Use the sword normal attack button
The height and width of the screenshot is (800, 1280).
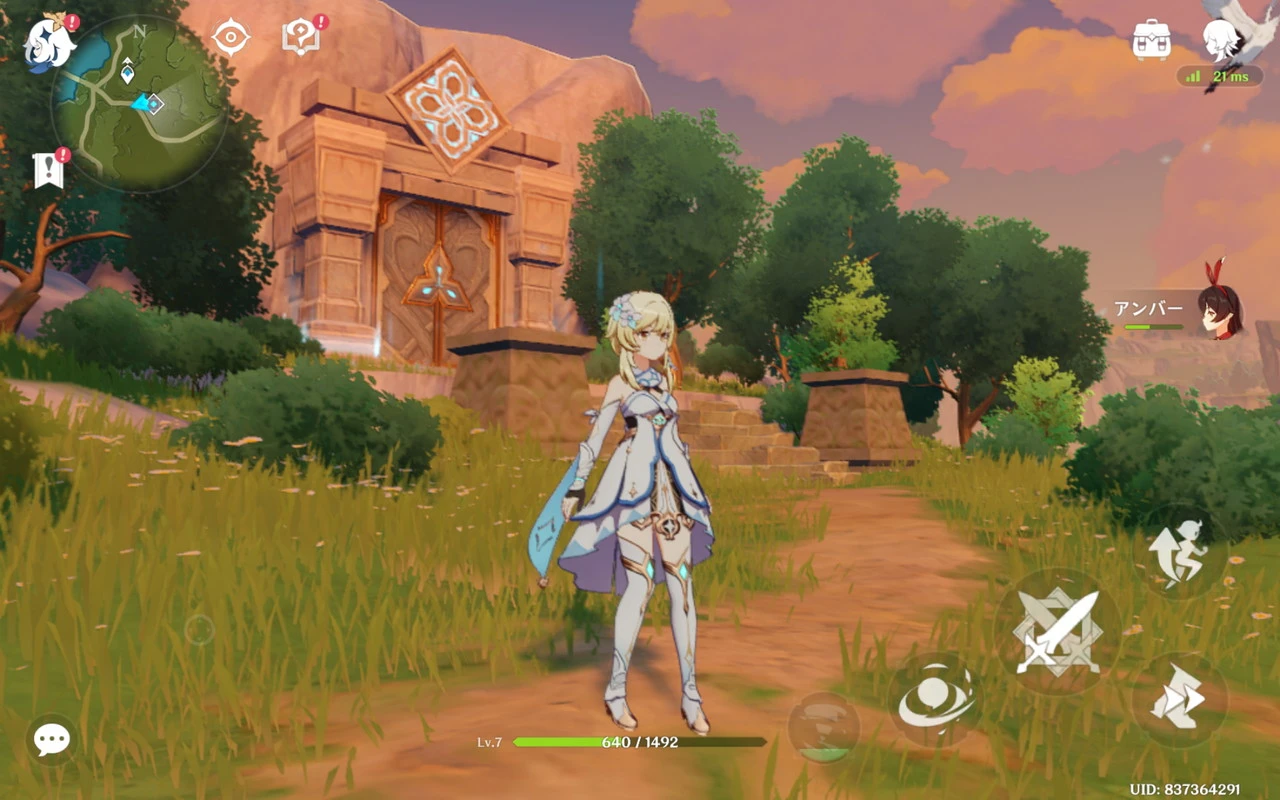1057,631
